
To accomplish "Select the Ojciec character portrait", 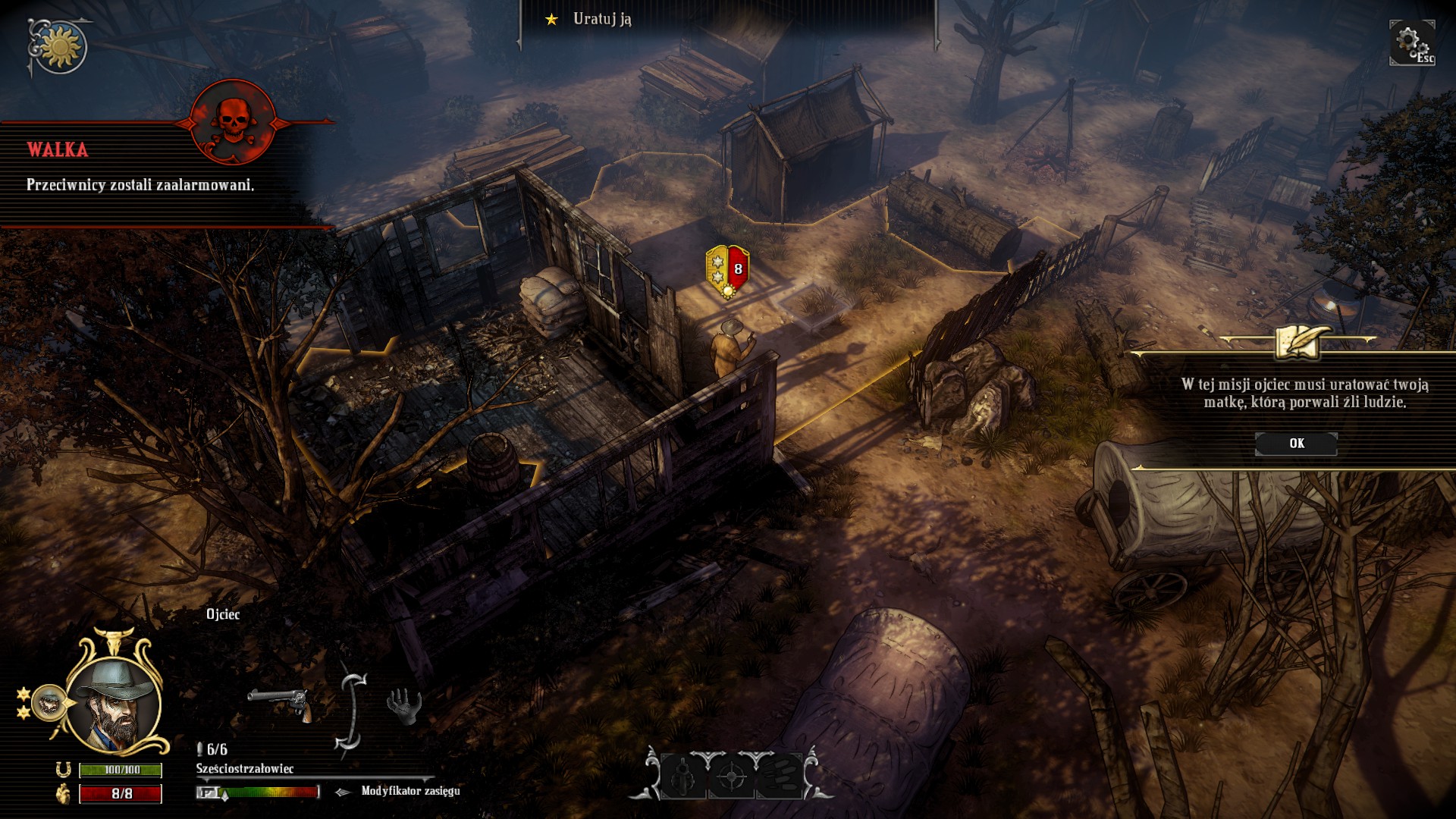I will click(x=114, y=704).
